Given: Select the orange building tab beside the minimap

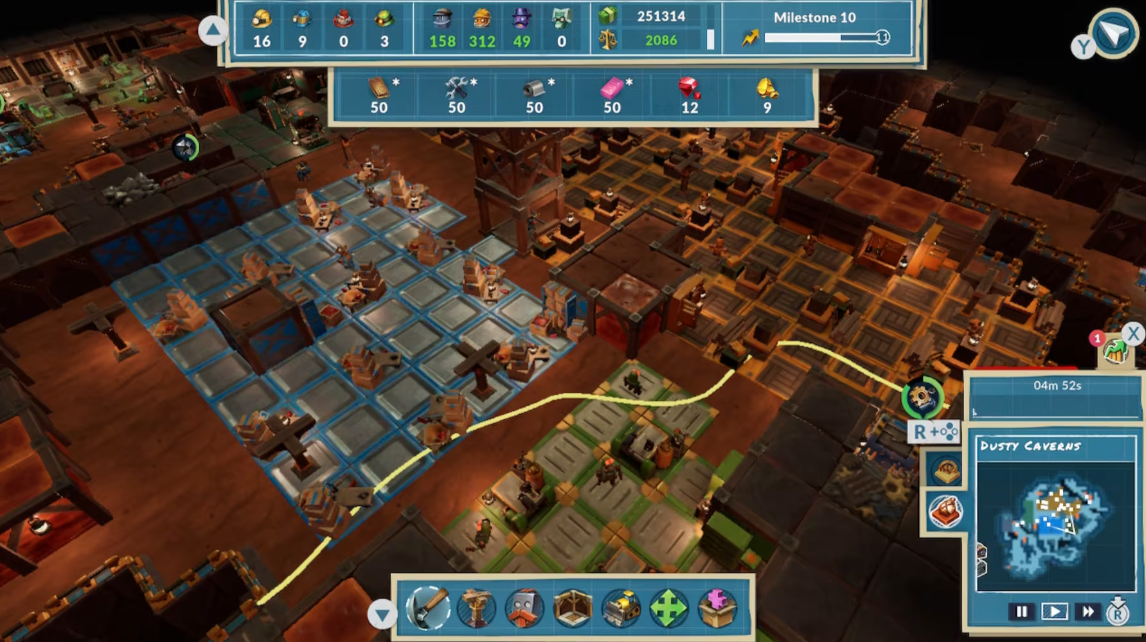Looking at the screenshot, I should tap(945, 511).
